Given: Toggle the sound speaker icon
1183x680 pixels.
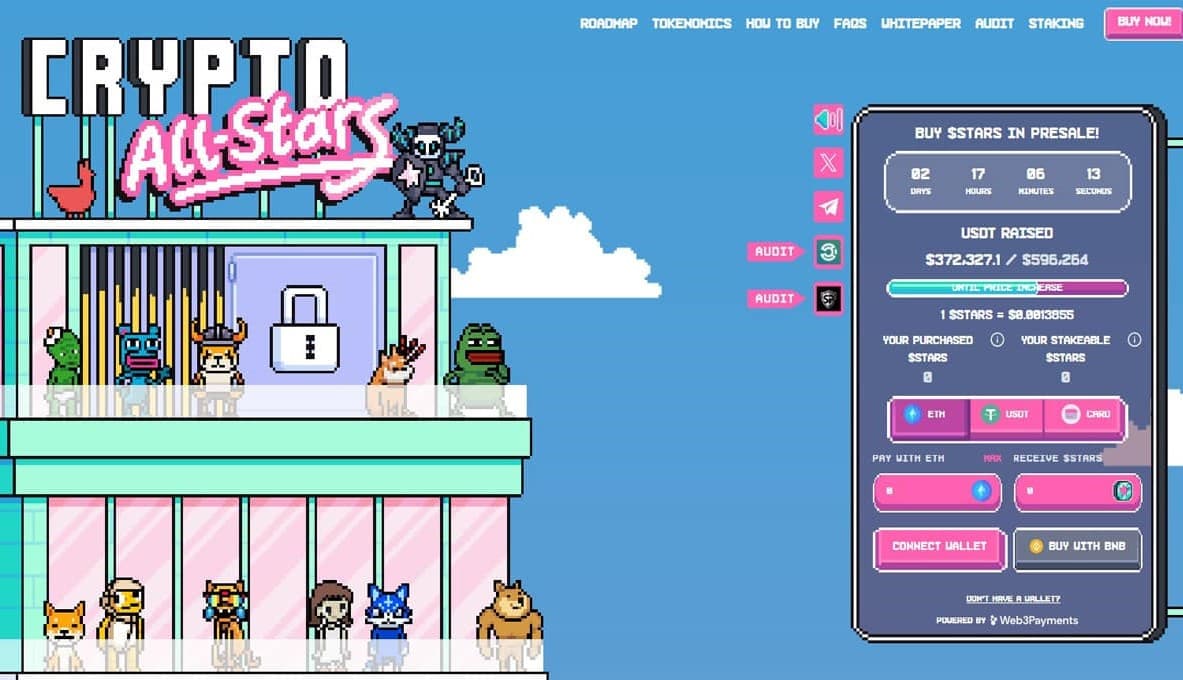Looking at the screenshot, I should 828,120.
